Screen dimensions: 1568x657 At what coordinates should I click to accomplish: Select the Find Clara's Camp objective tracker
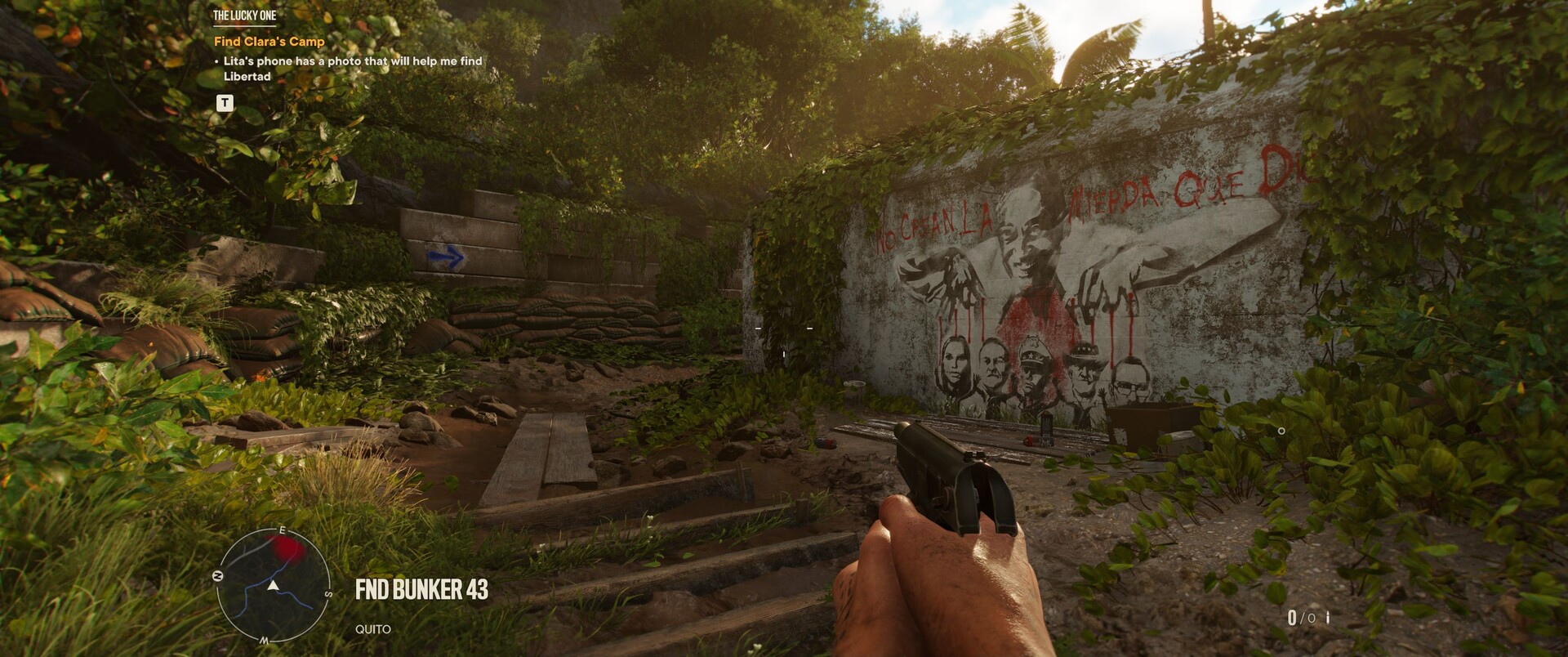pos(269,41)
